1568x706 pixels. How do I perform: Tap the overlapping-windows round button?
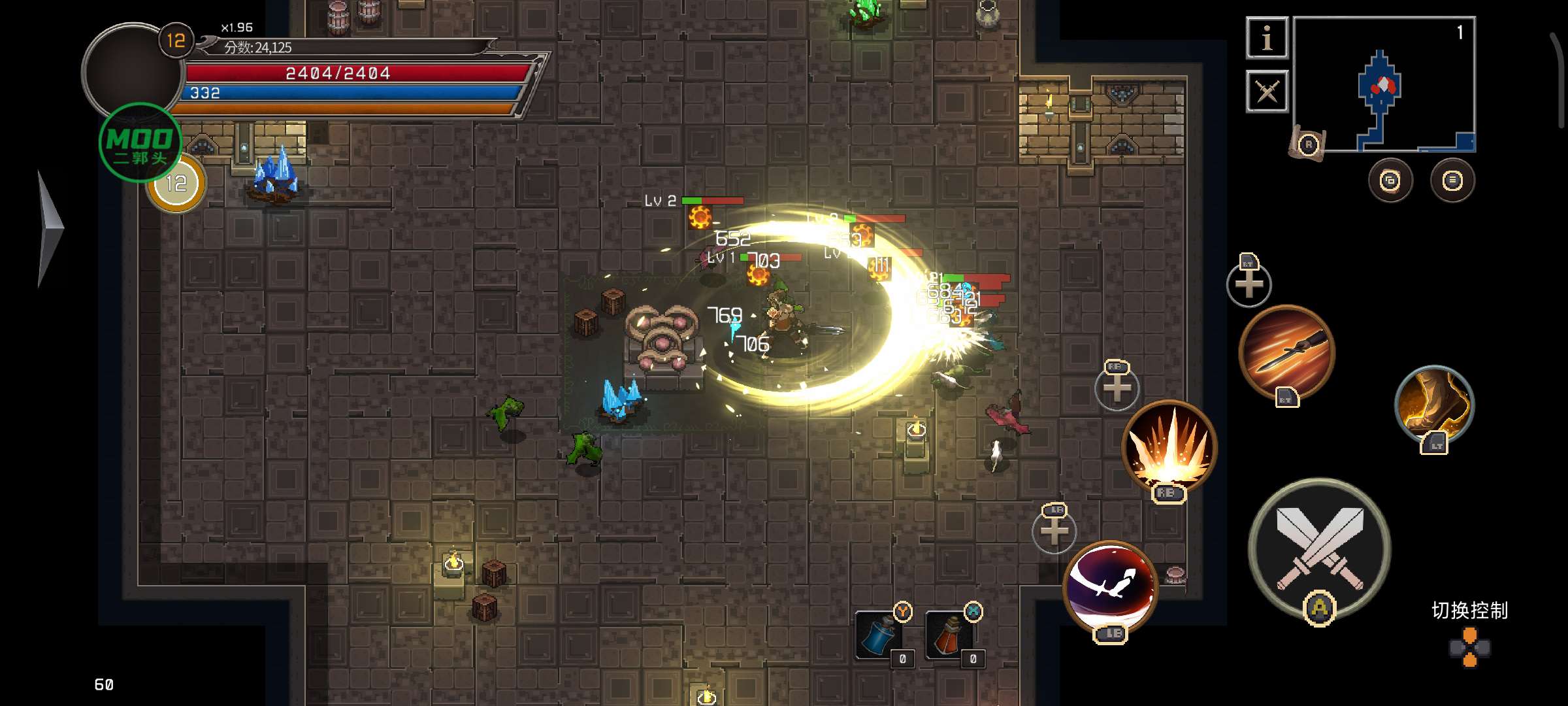point(1390,180)
